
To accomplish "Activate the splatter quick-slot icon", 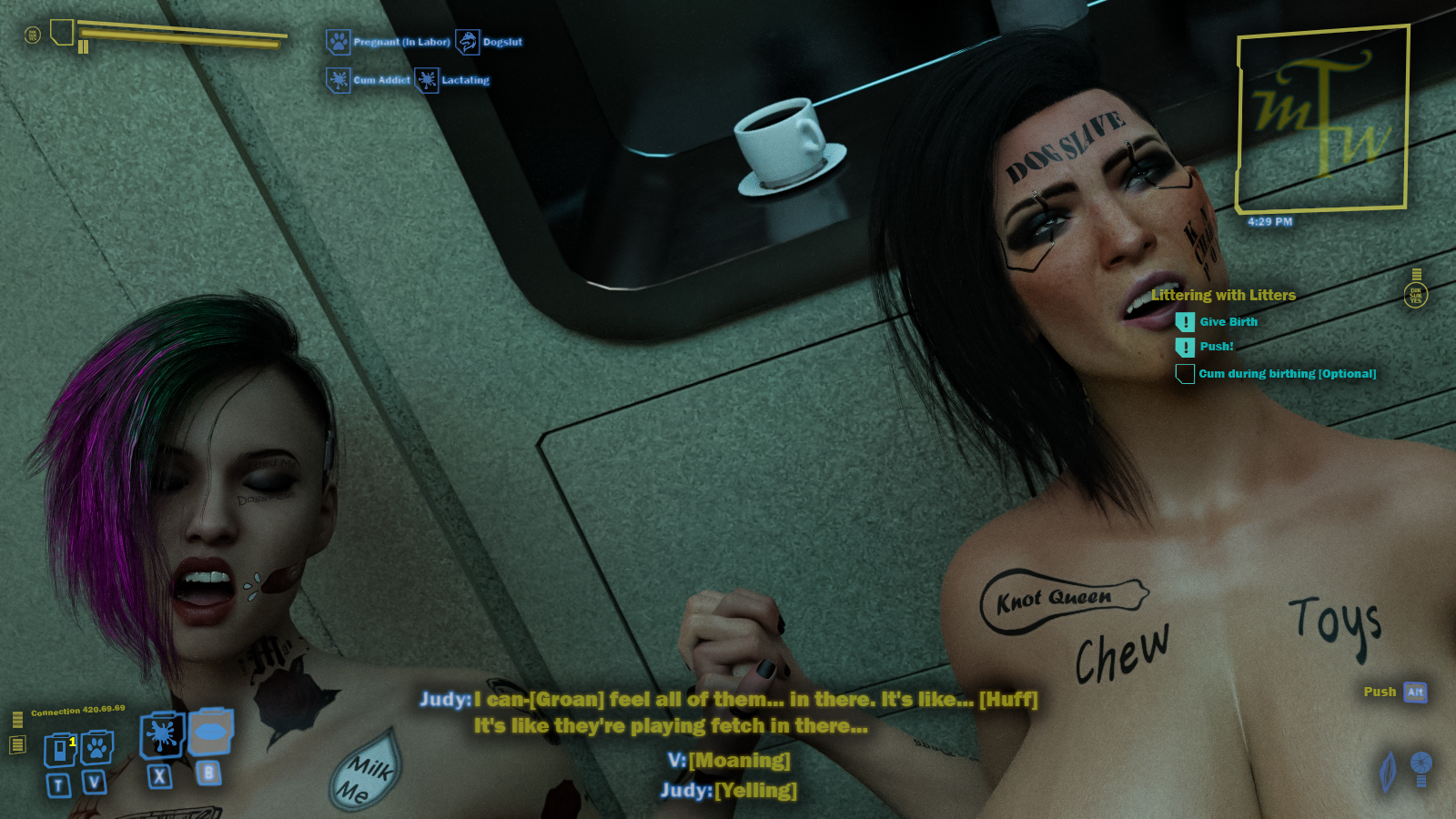I will (162, 735).
